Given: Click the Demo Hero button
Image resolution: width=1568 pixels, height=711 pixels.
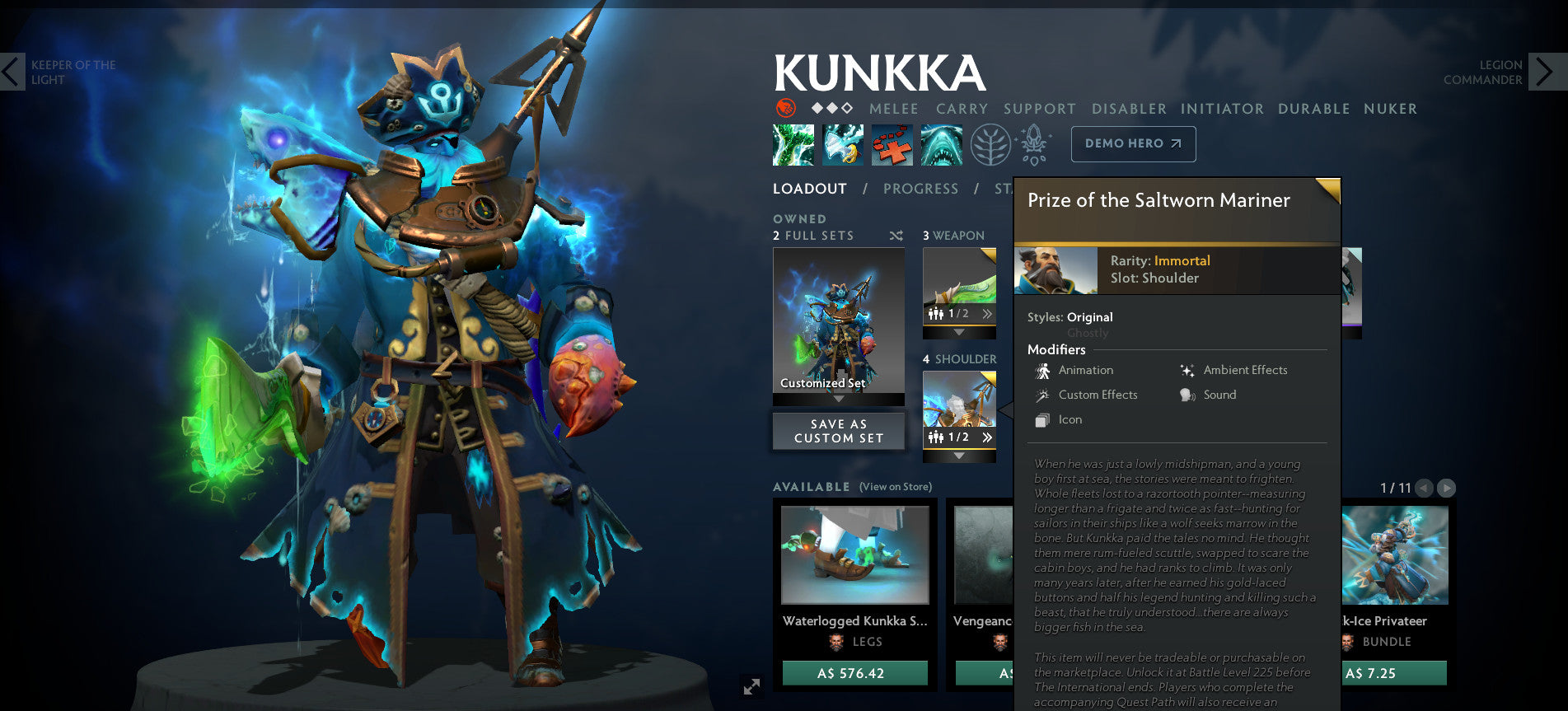Looking at the screenshot, I should pyautogui.click(x=1133, y=143).
